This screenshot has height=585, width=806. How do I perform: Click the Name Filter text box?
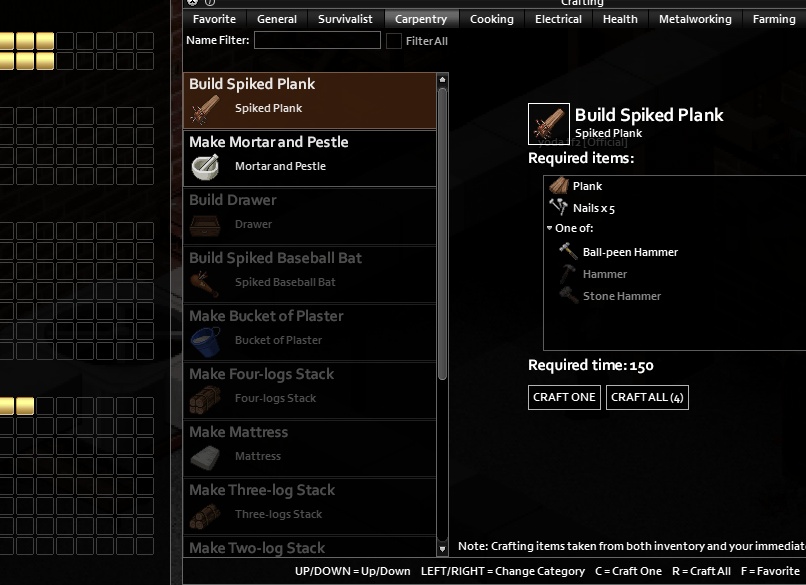(x=317, y=40)
